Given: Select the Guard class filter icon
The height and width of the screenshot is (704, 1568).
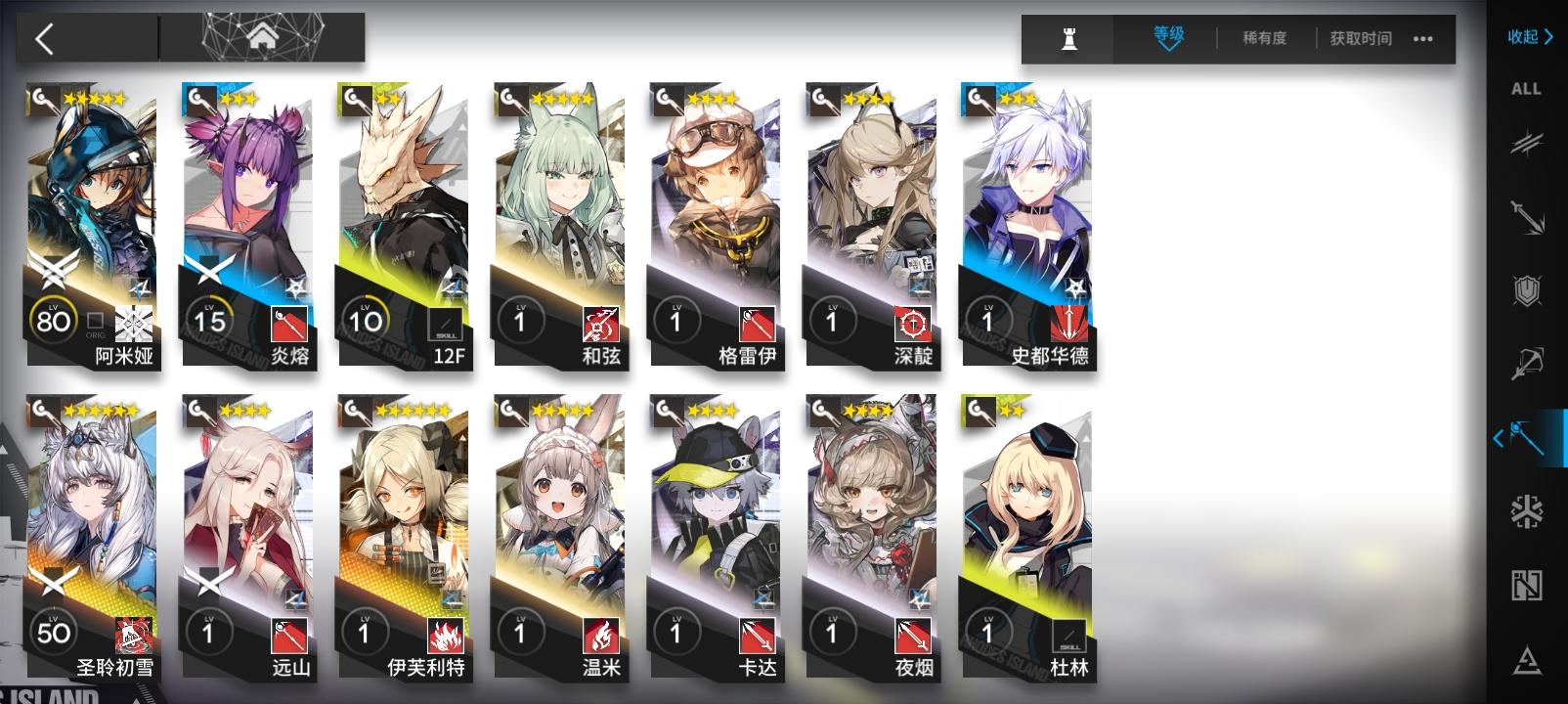Looking at the screenshot, I should pyautogui.click(x=1527, y=215).
